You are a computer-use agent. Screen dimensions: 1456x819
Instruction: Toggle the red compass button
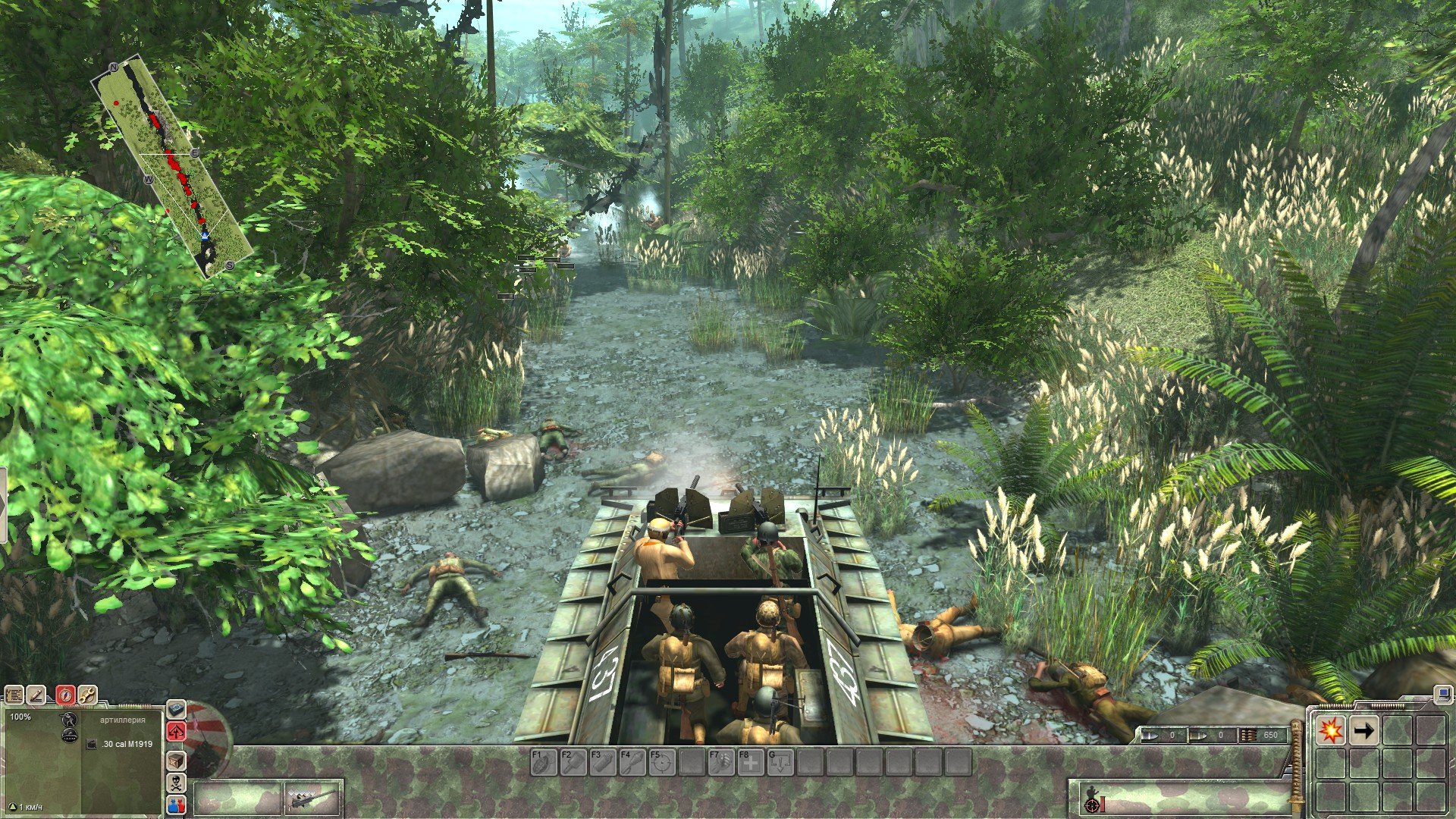click(x=65, y=695)
